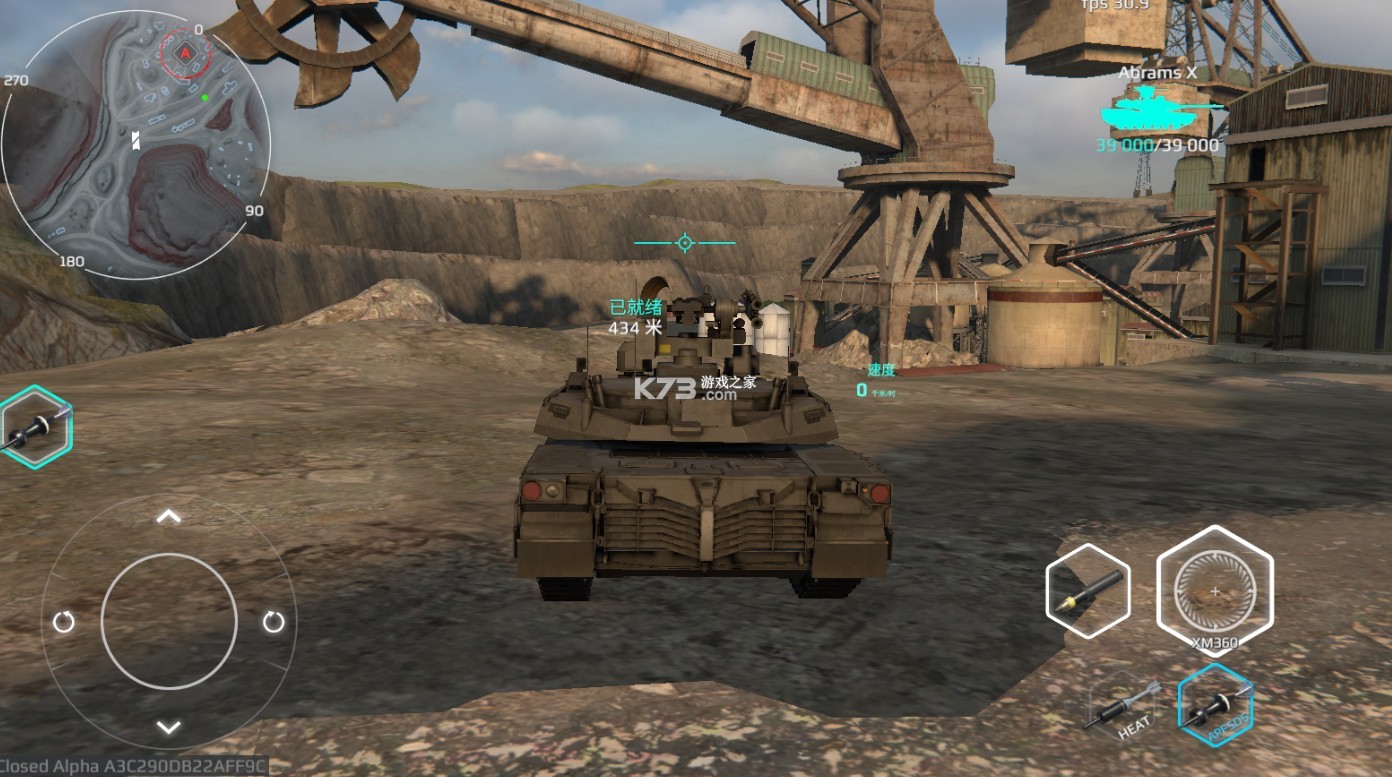Image resolution: width=1392 pixels, height=777 pixels.
Task: Tap the machine gun bullet button
Action: click(x=1088, y=591)
